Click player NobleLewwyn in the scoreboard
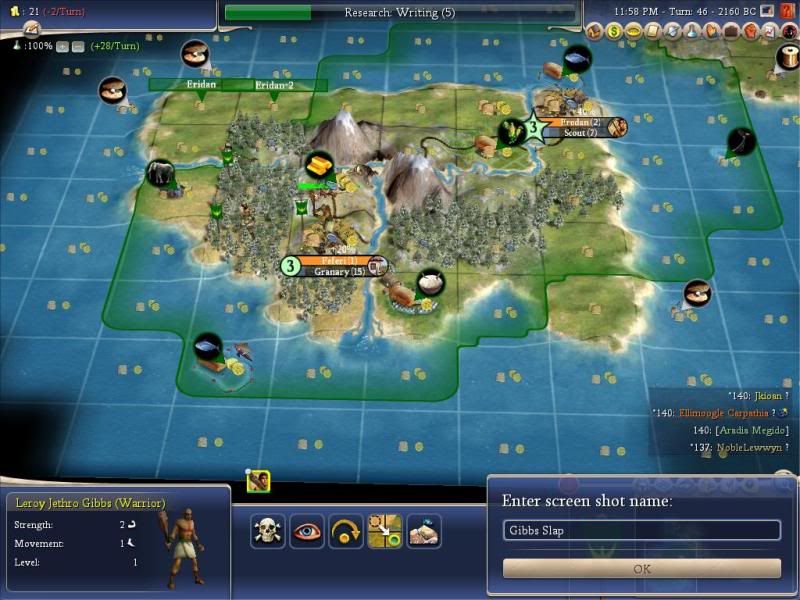 pos(748,448)
